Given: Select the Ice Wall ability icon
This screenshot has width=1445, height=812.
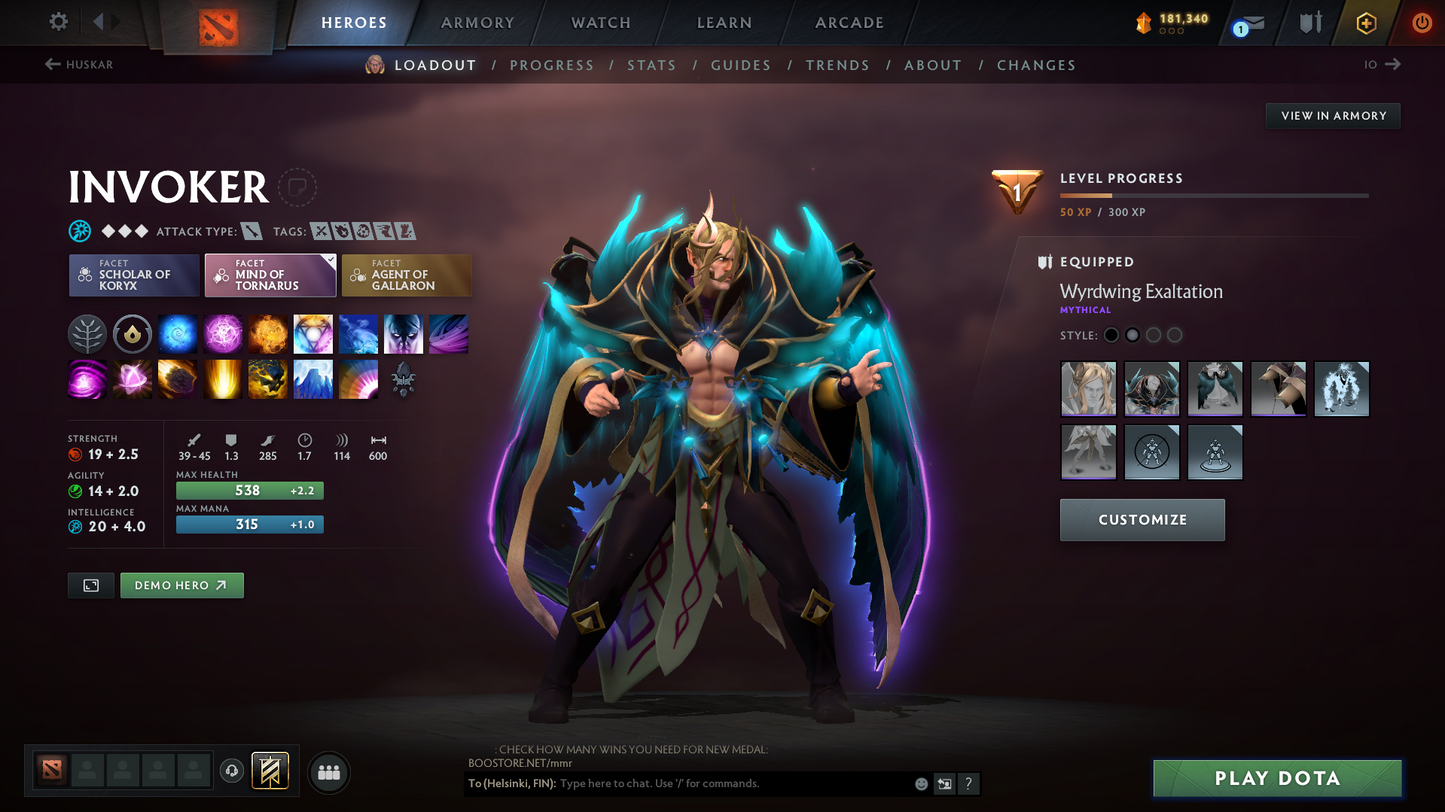Looking at the screenshot, I should coord(312,379).
